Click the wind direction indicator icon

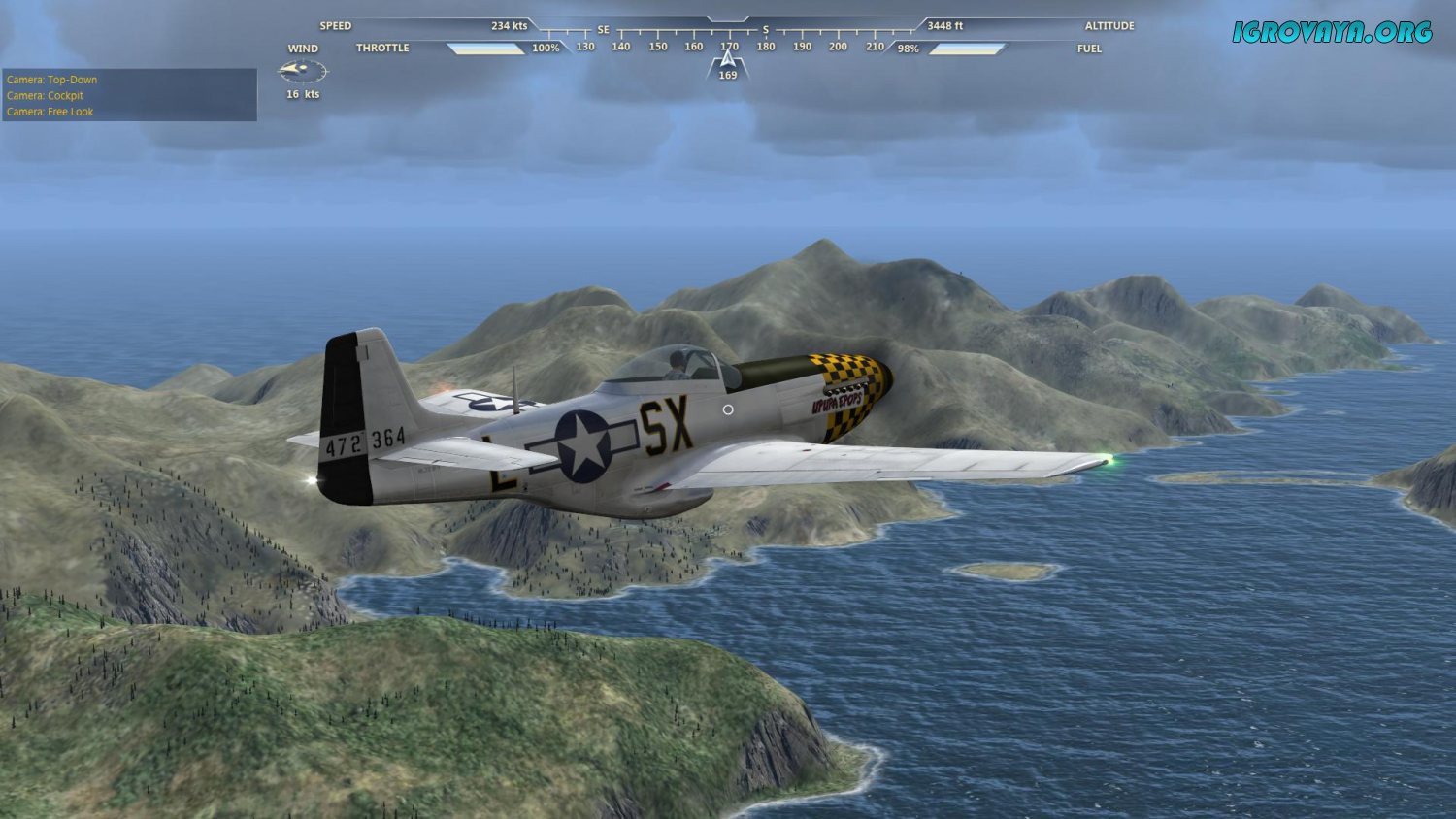302,71
